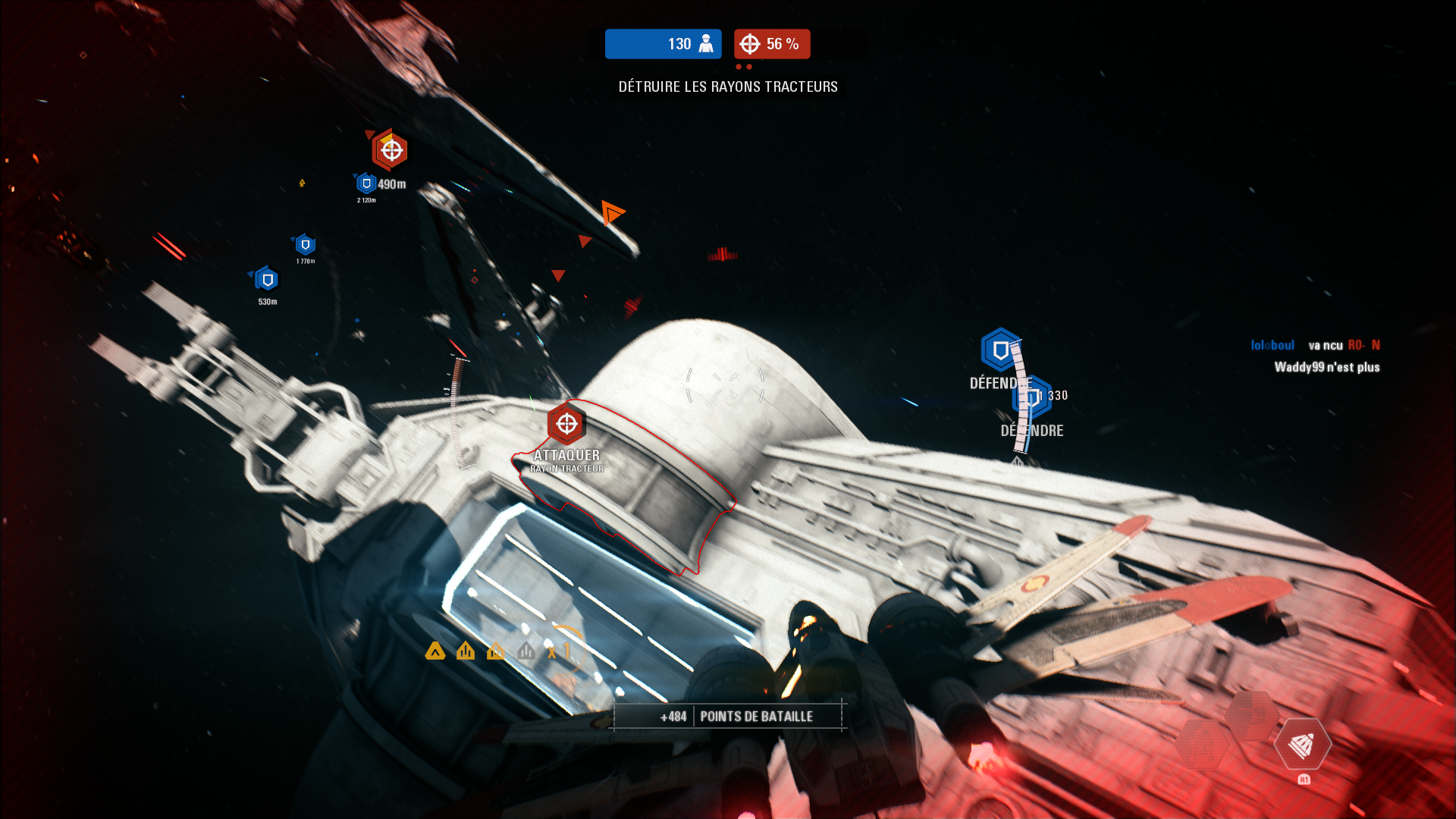Select the Attaquer Rayon Tracteur objective marker

[x=566, y=424]
